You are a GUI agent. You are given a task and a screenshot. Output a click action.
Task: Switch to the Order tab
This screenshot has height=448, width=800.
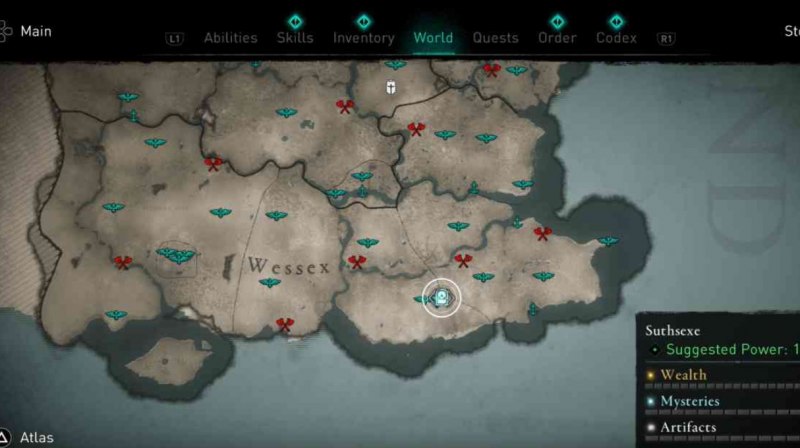(557, 38)
